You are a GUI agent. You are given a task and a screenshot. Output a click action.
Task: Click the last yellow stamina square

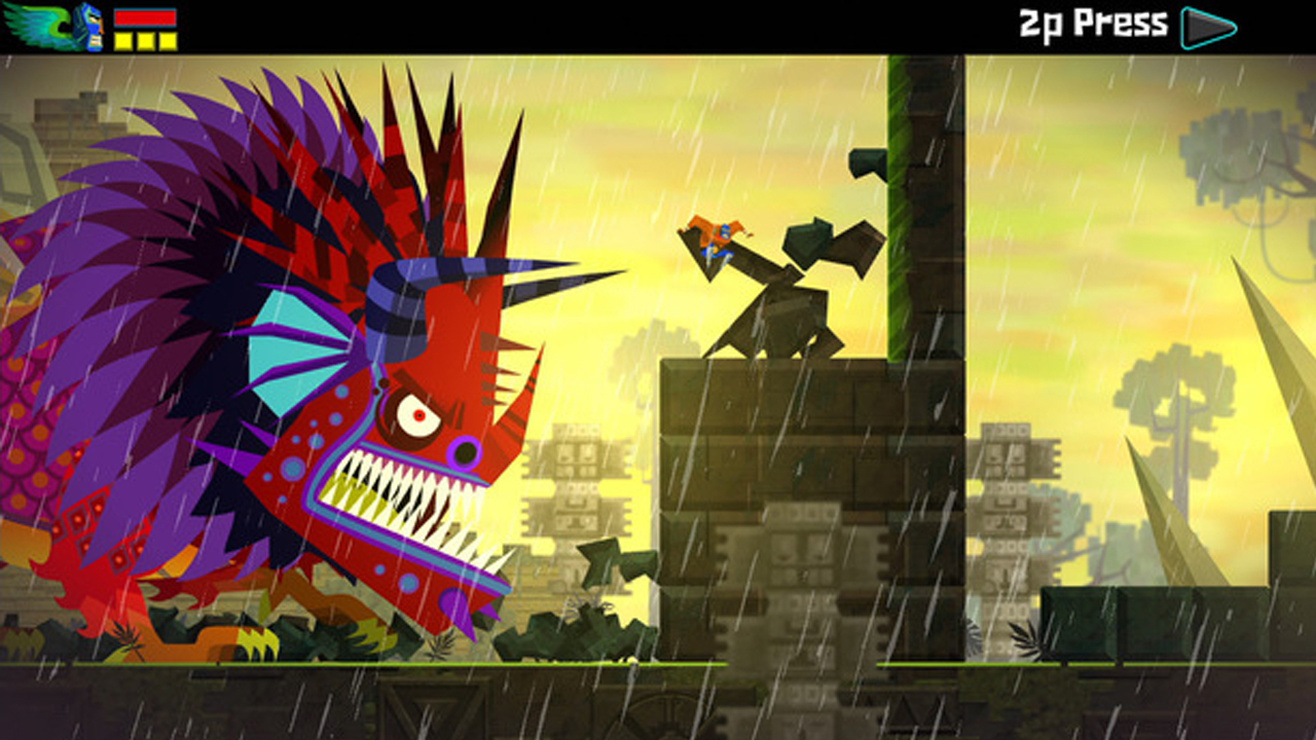click(x=168, y=40)
